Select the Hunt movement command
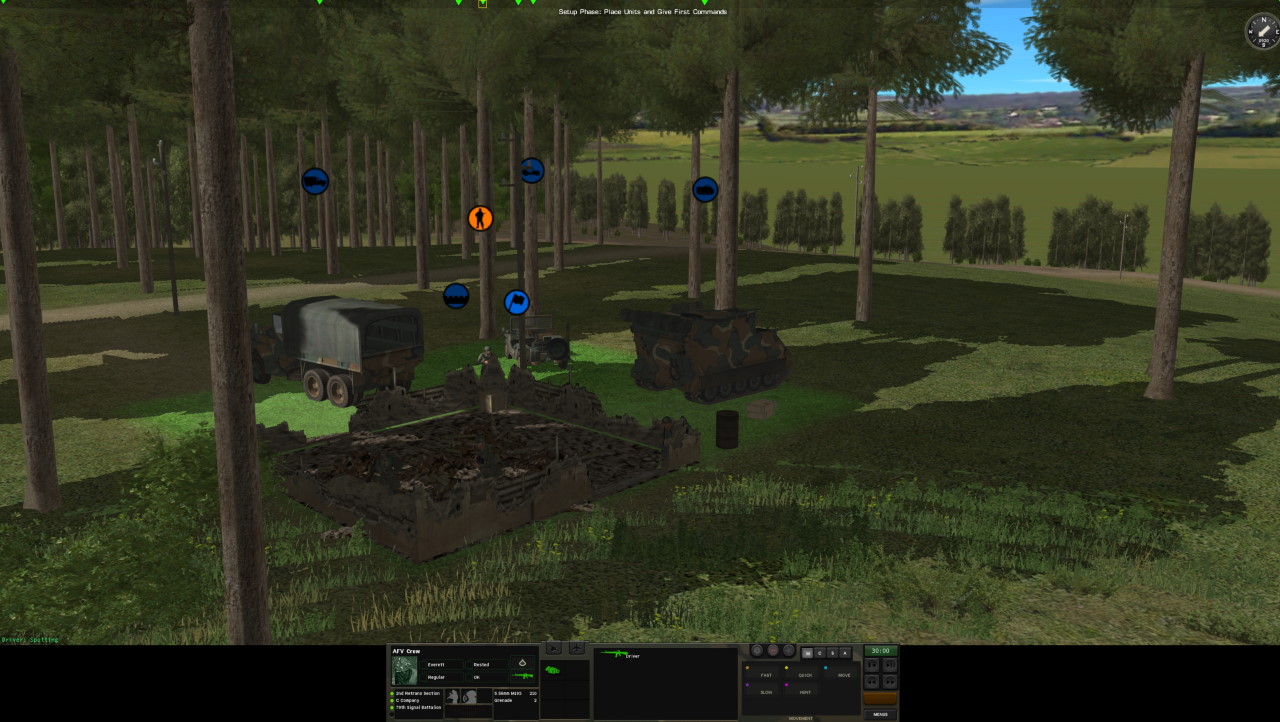This screenshot has width=1280, height=722. 805,692
